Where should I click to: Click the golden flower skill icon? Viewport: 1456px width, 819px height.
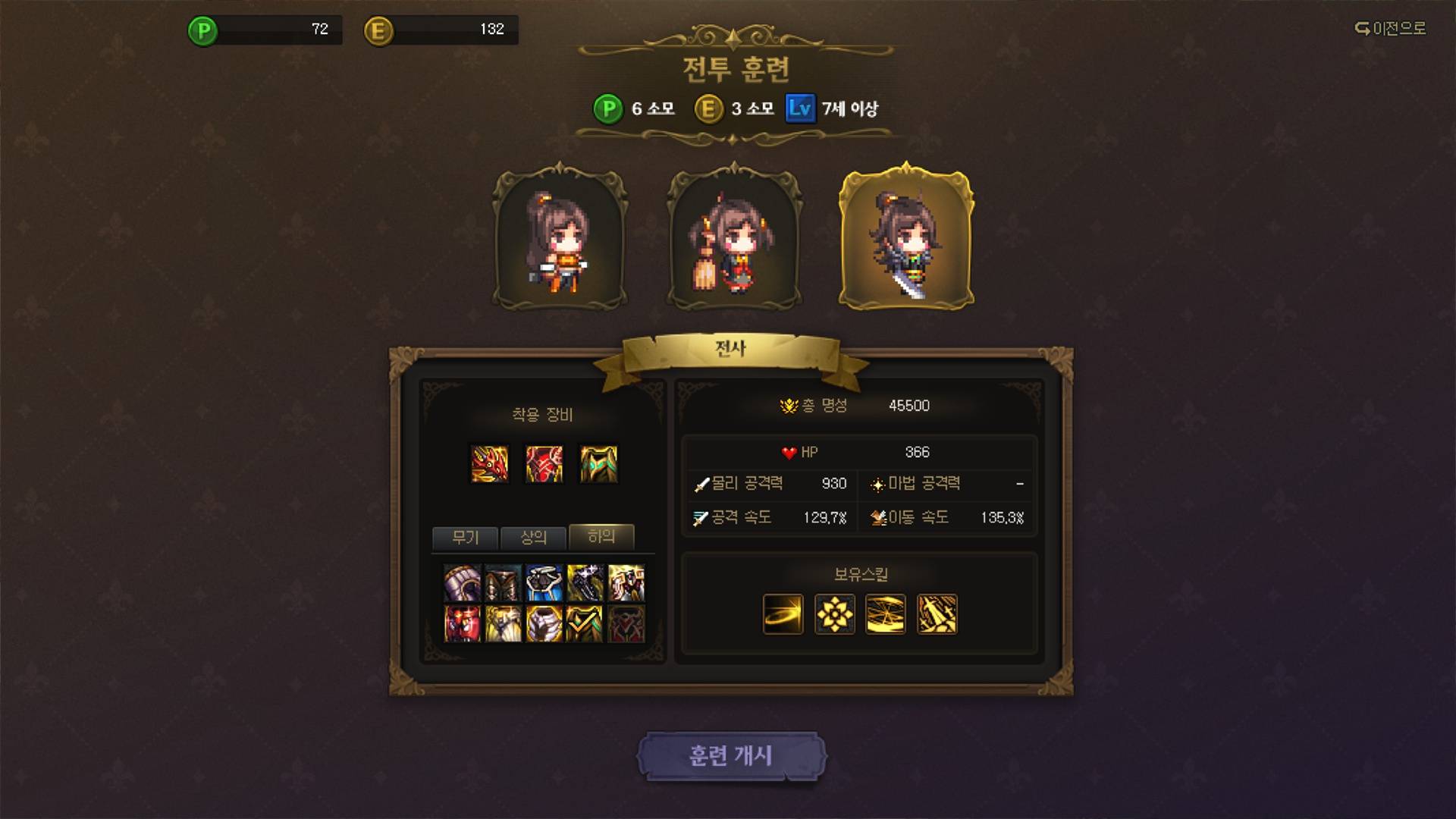pyautogui.click(x=834, y=614)
